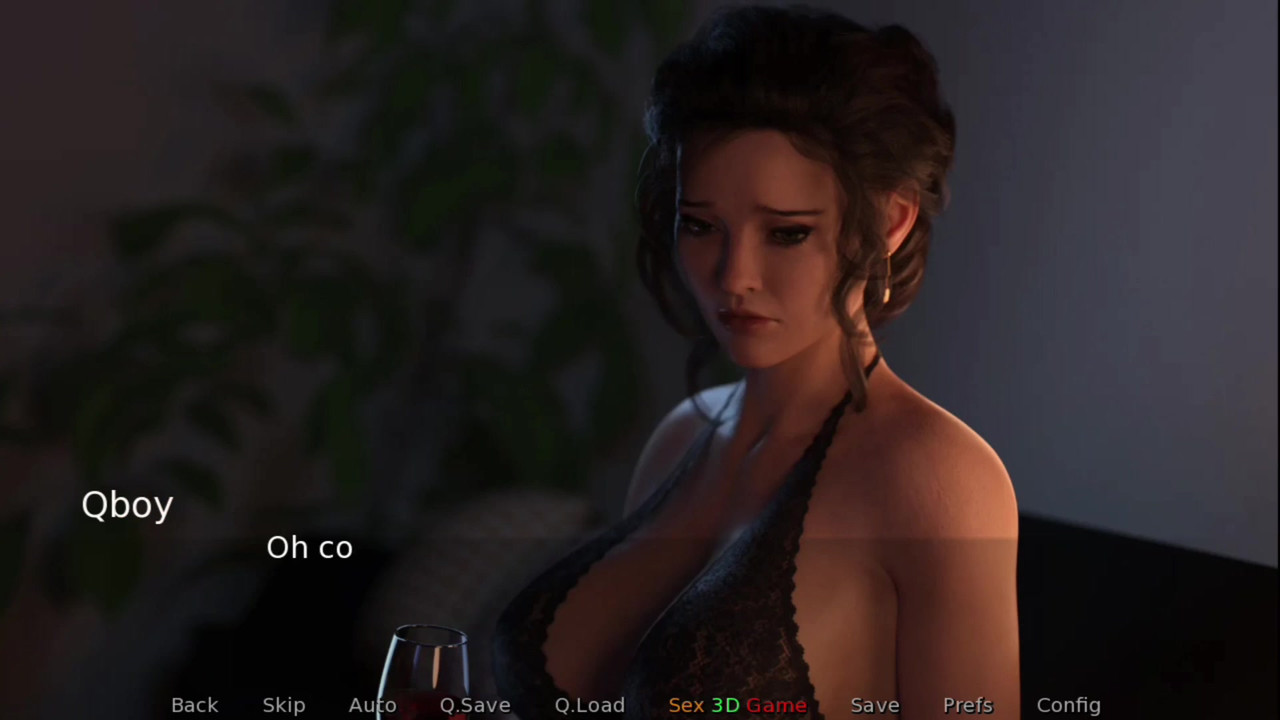Open the Save menu
1280x720 pixels.
(x=875, y=705)
